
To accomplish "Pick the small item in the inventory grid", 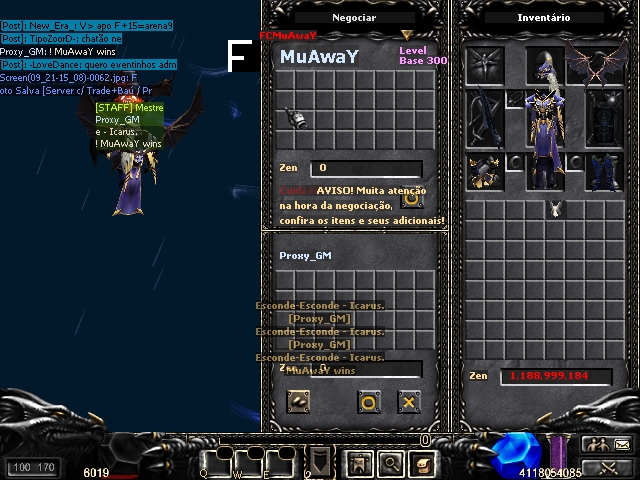I will pos(557,208).
